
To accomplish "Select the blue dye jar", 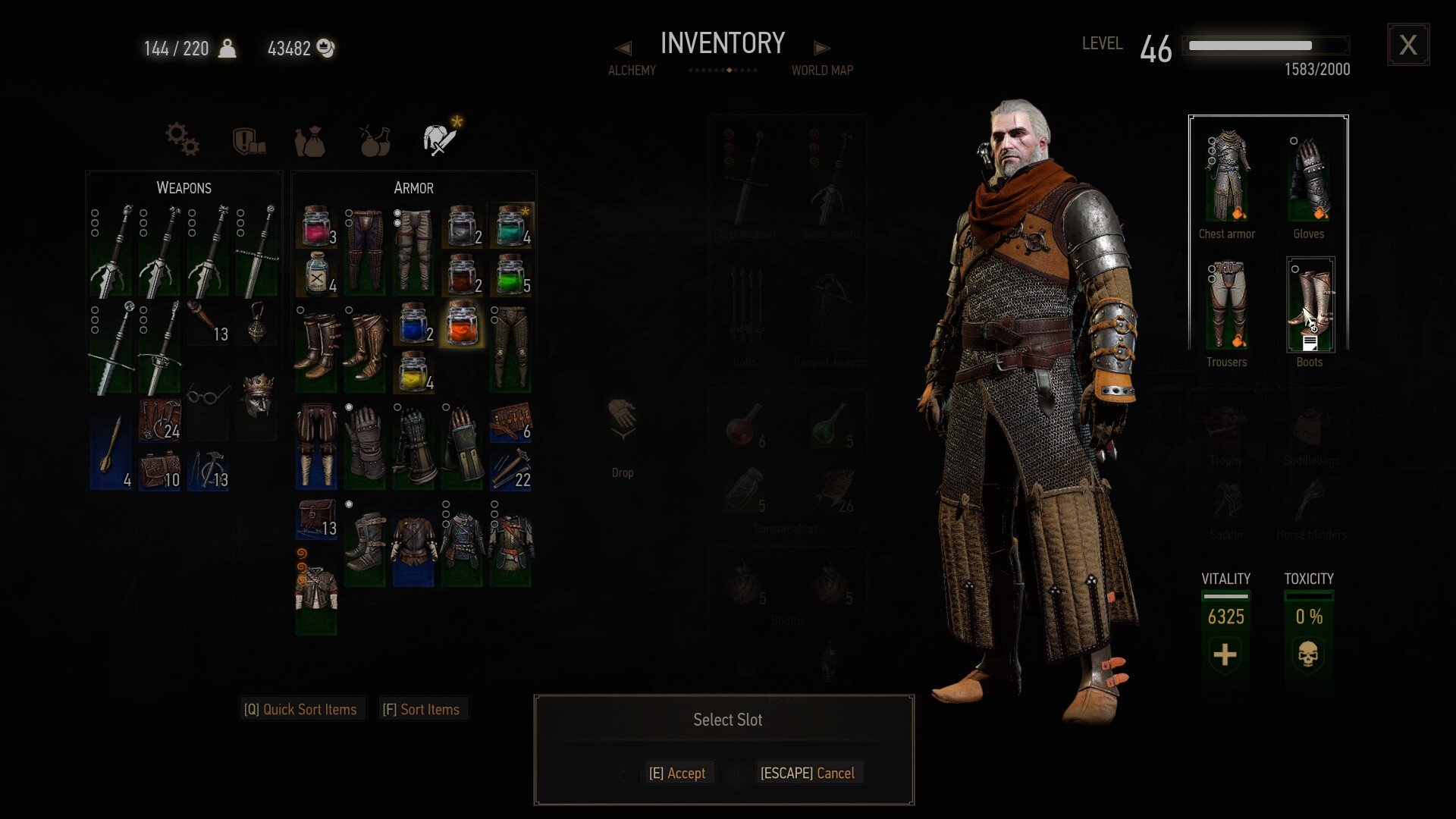I will [413, 323].
